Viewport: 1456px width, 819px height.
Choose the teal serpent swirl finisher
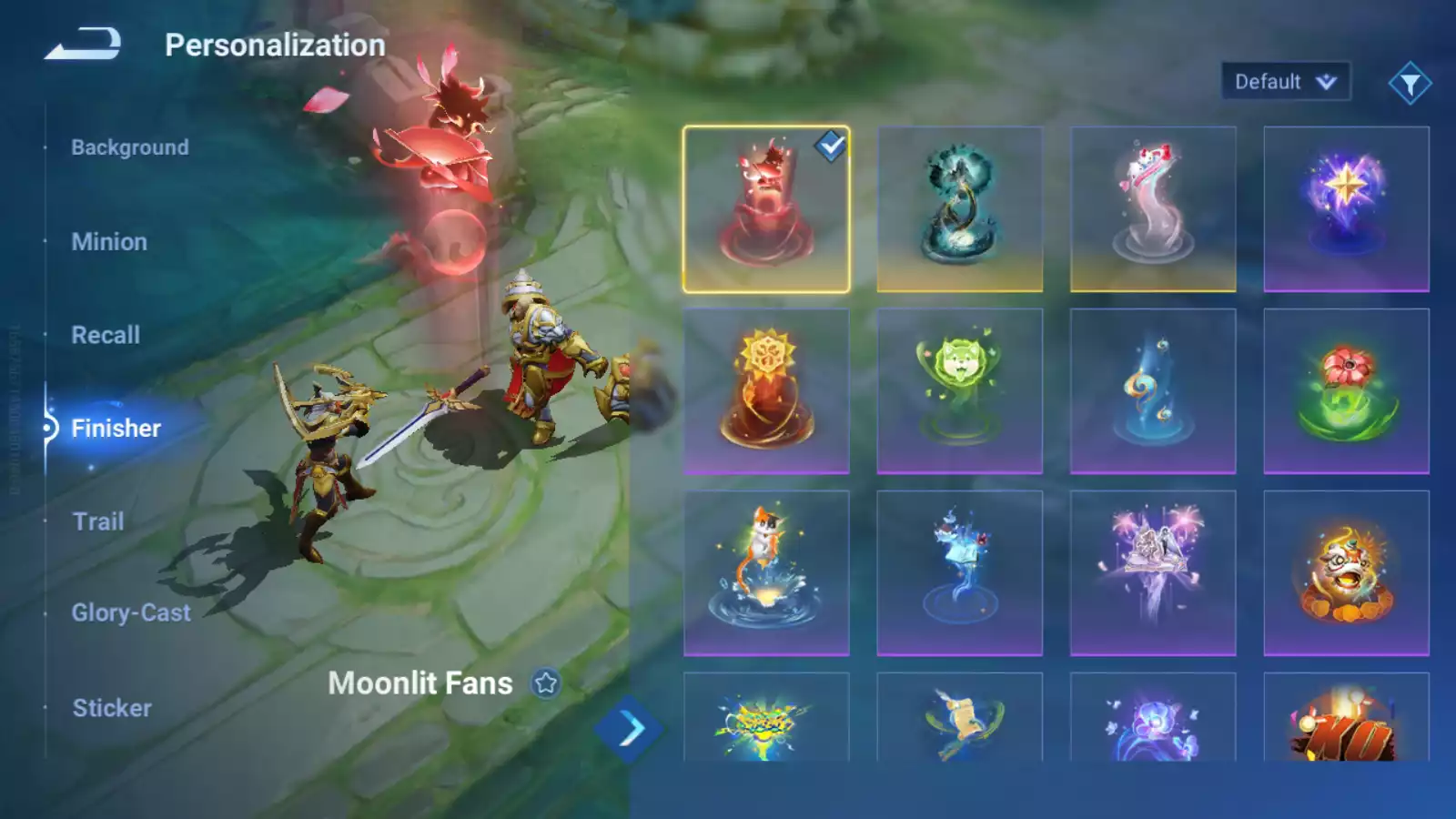tap(959, 209)
